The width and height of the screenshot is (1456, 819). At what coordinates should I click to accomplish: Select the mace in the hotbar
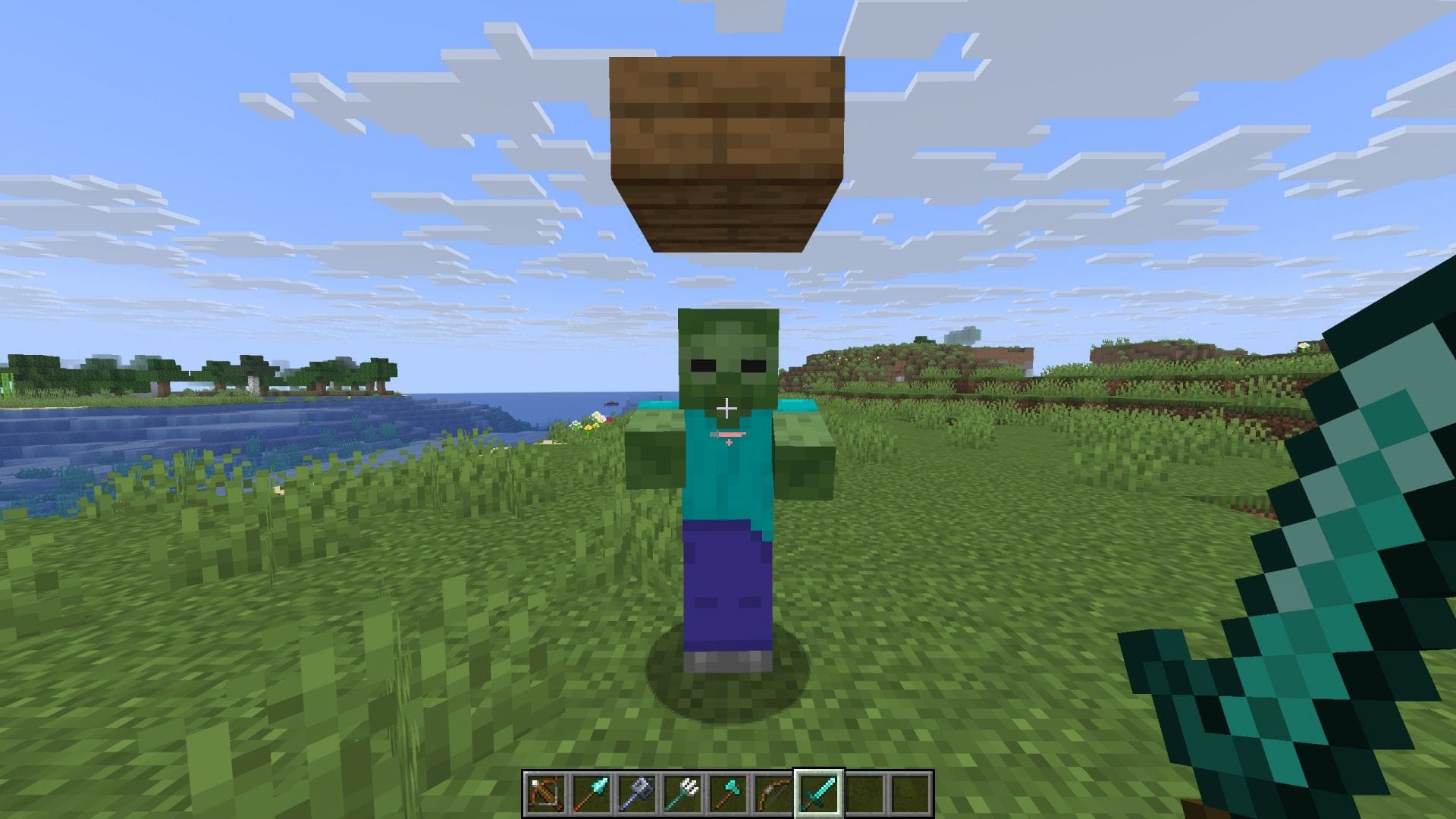[637, 792]
